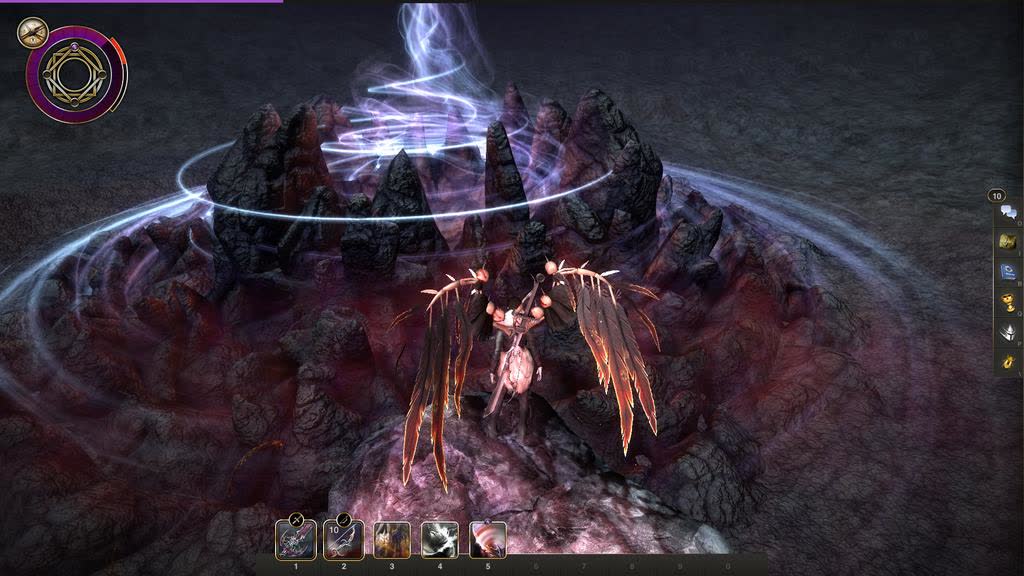Select the axe weapon in hotbar slot 1
This screenshot has height=576, width=1024.
[296, 541]
